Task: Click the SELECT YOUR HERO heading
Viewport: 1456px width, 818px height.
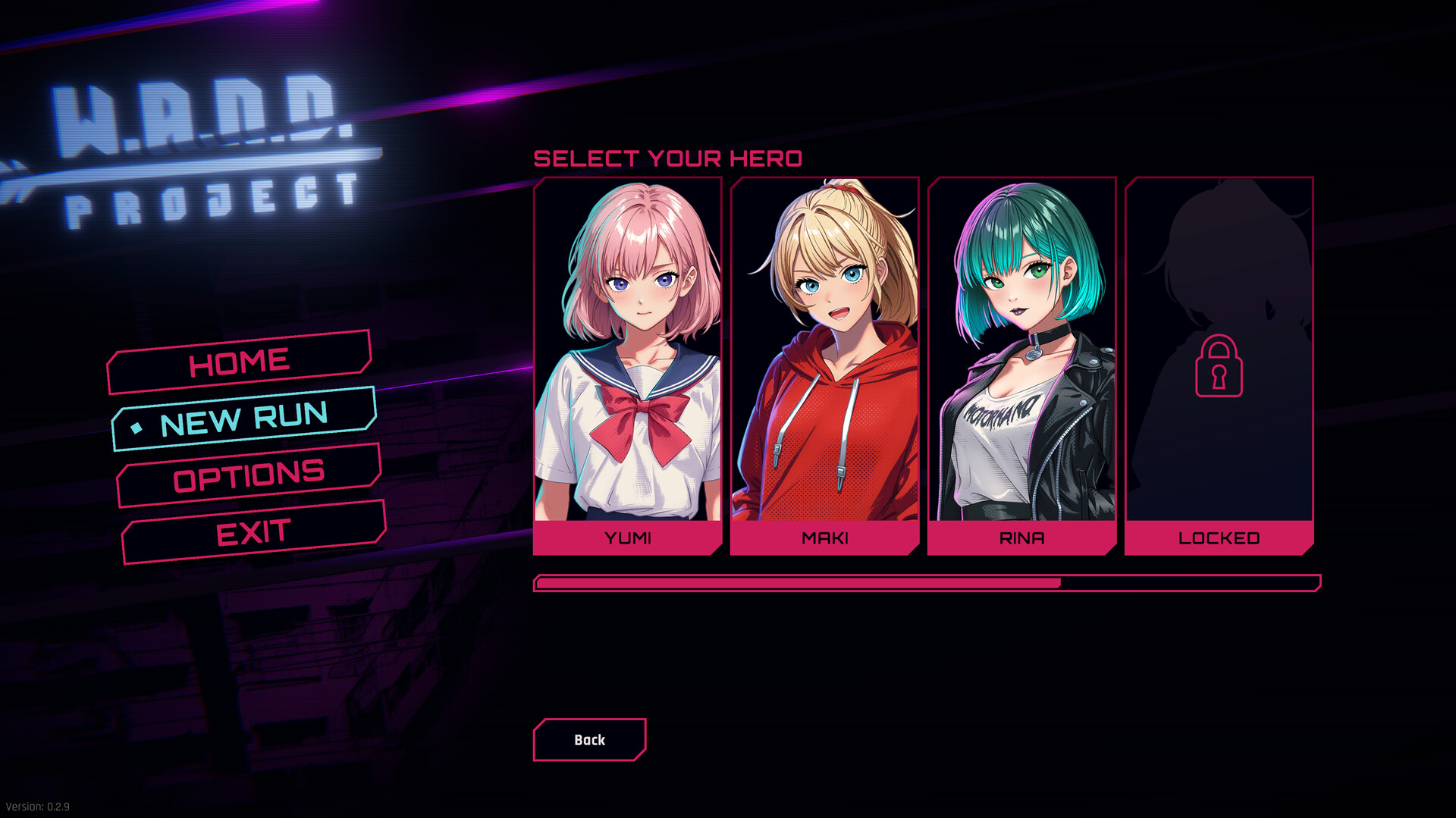Action: click(669, 158)
